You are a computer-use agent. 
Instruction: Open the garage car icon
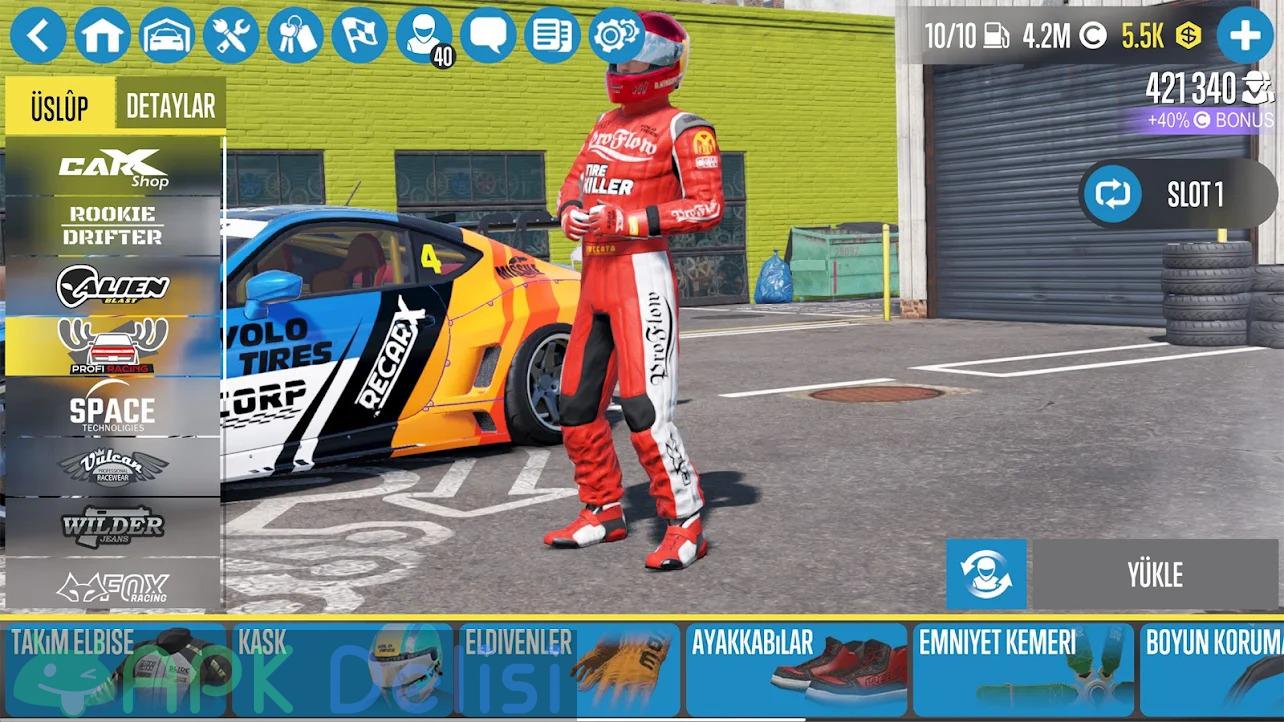click(x=167, y=36)
